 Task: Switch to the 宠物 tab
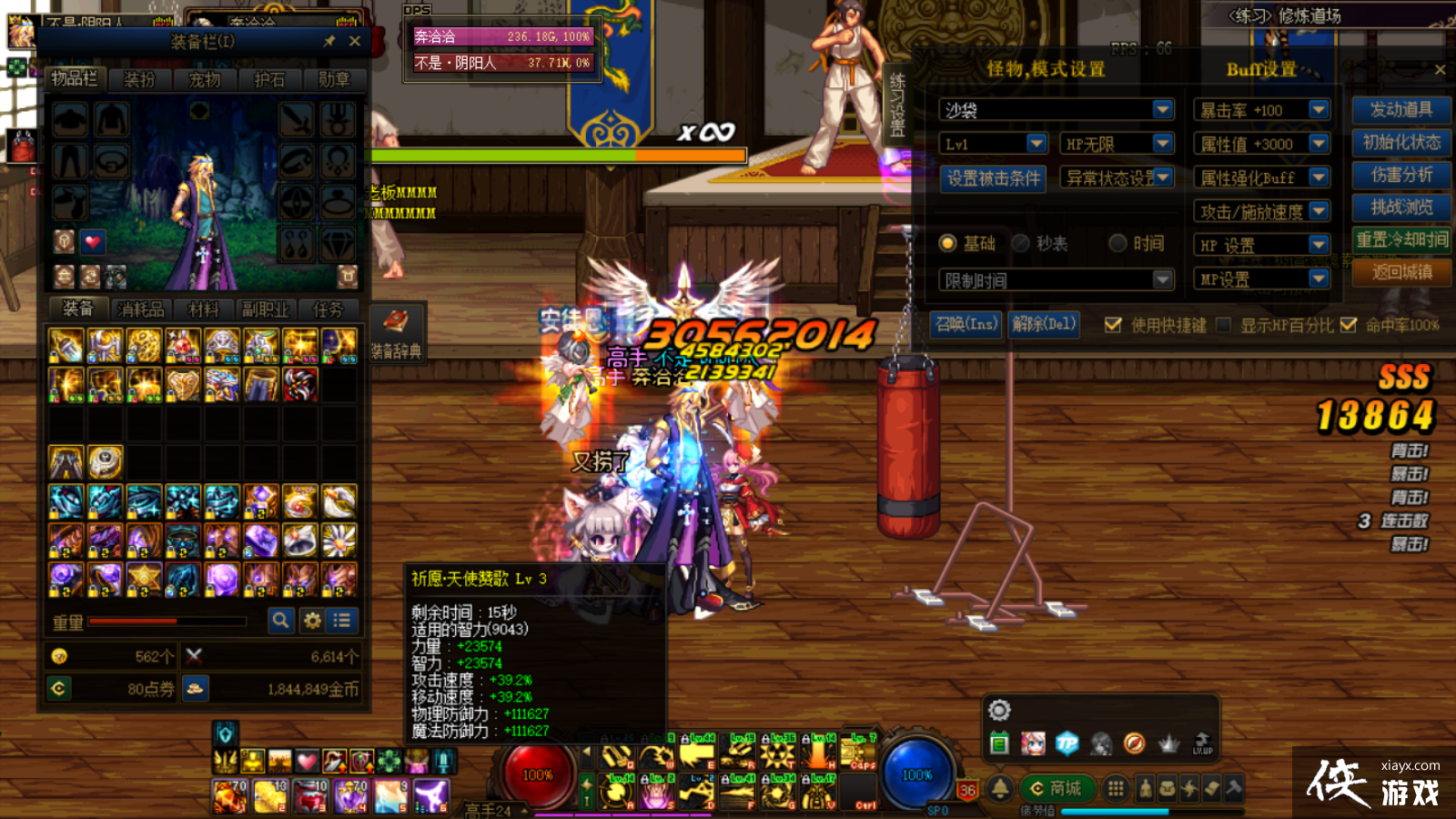pos(206,80)
